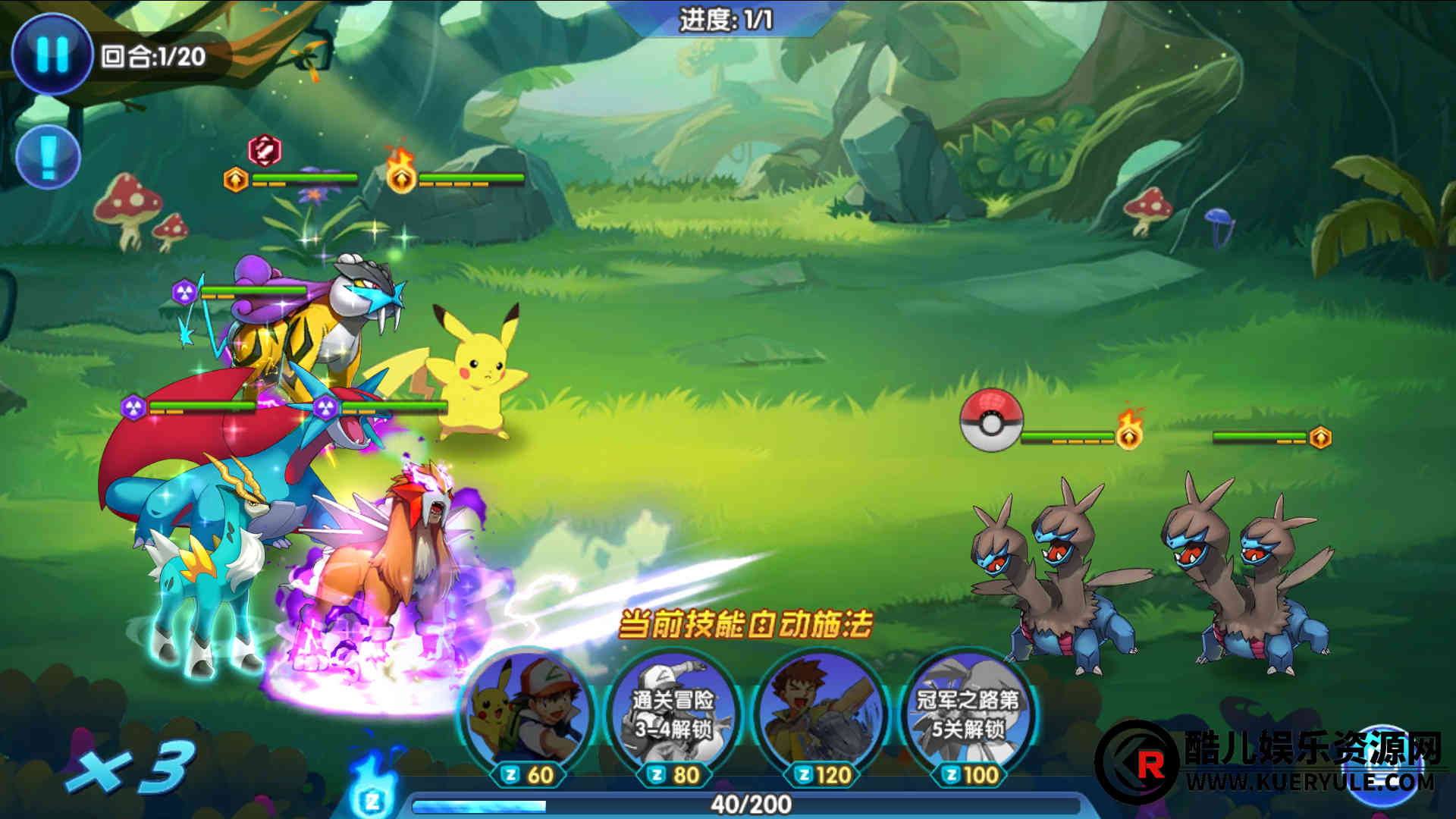Open the exclamation mark info button
Screen dimensions: 1456x819
tap(48, 157)
